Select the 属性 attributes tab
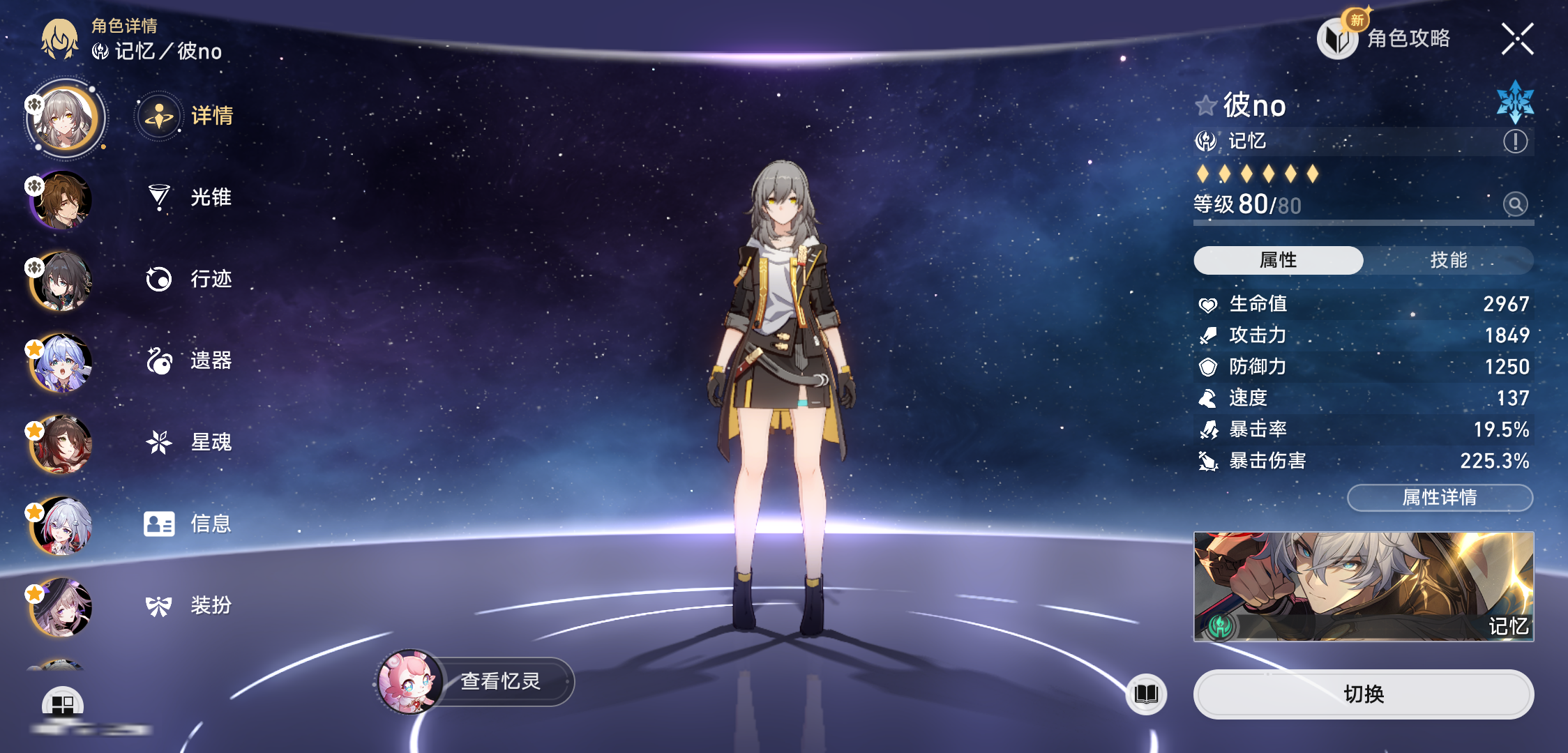 (1278, 260)
